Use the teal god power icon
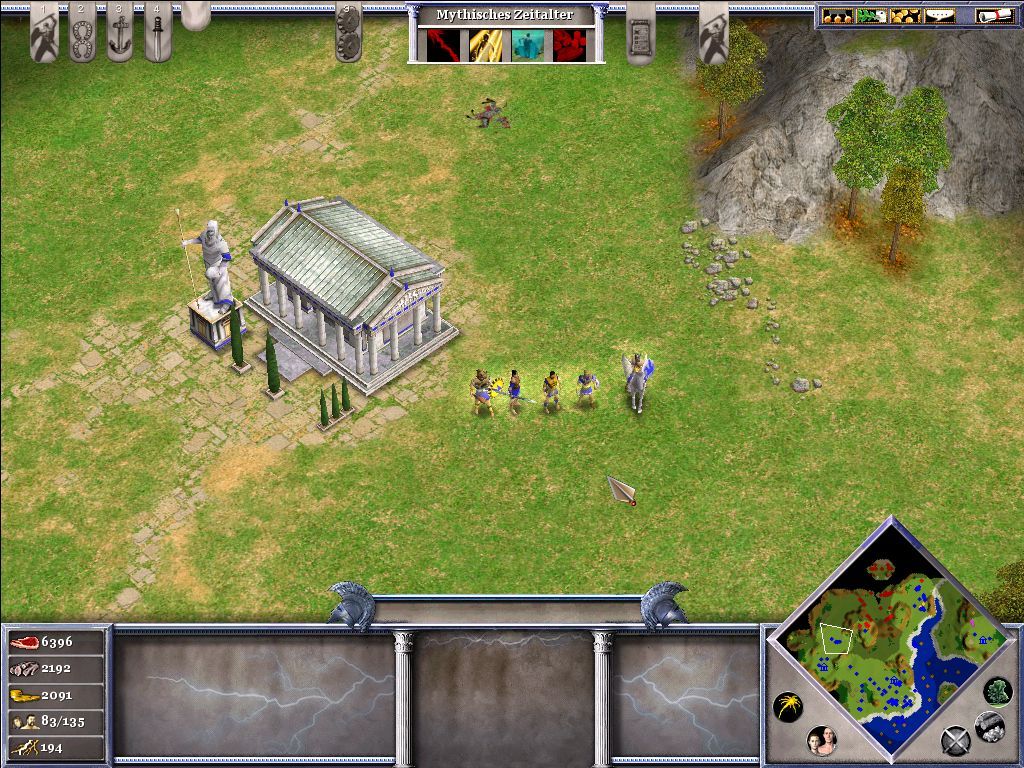Viewport: 1024px width, 768px height. pyautogui.click(x=527, y=45)
